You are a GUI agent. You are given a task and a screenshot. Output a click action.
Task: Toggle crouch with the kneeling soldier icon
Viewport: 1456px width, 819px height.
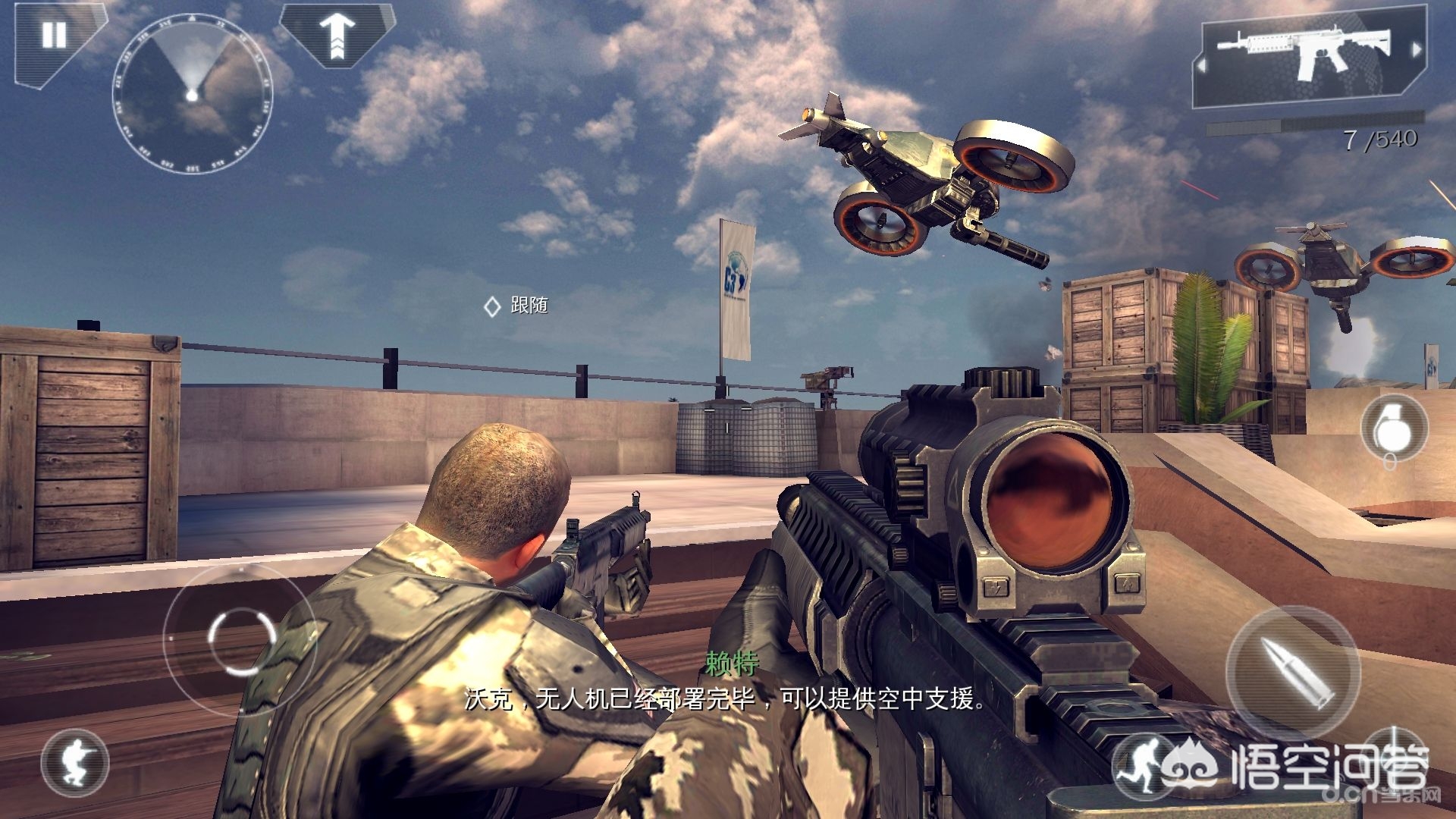coord(75,761)
